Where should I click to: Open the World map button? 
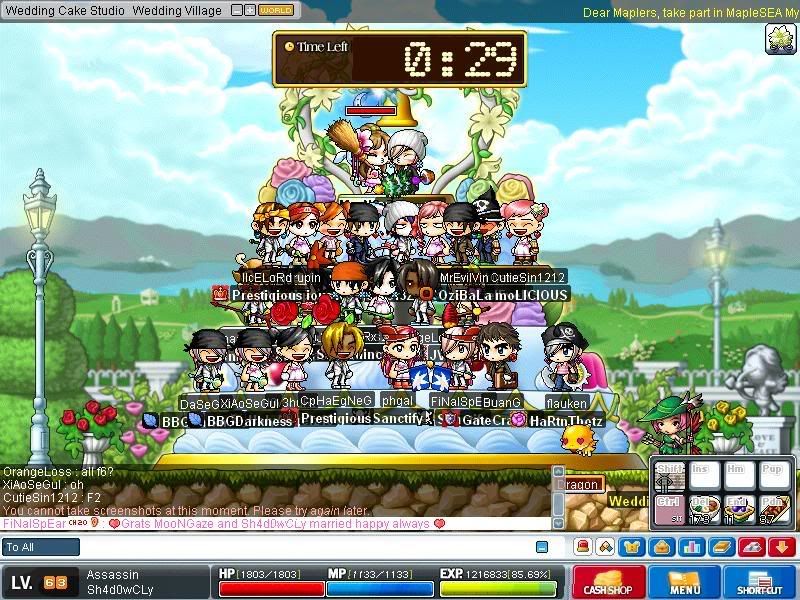click(276, 10)
